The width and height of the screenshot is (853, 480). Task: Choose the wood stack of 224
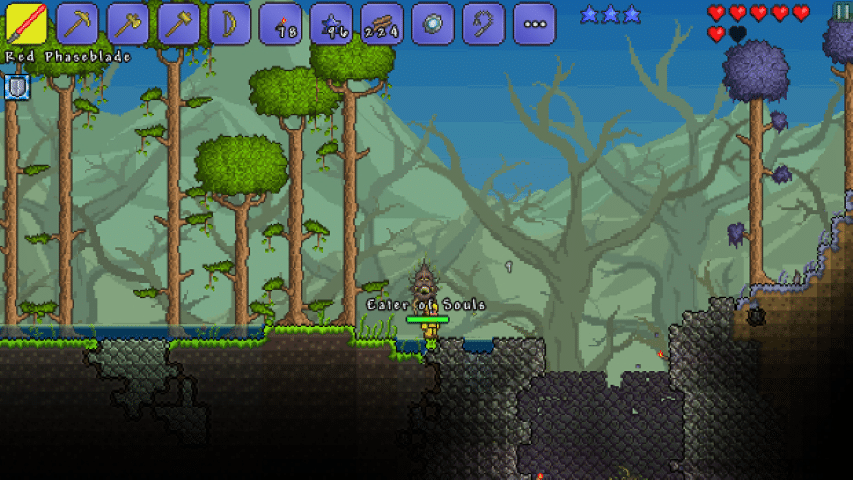click(x=382, y=24)
